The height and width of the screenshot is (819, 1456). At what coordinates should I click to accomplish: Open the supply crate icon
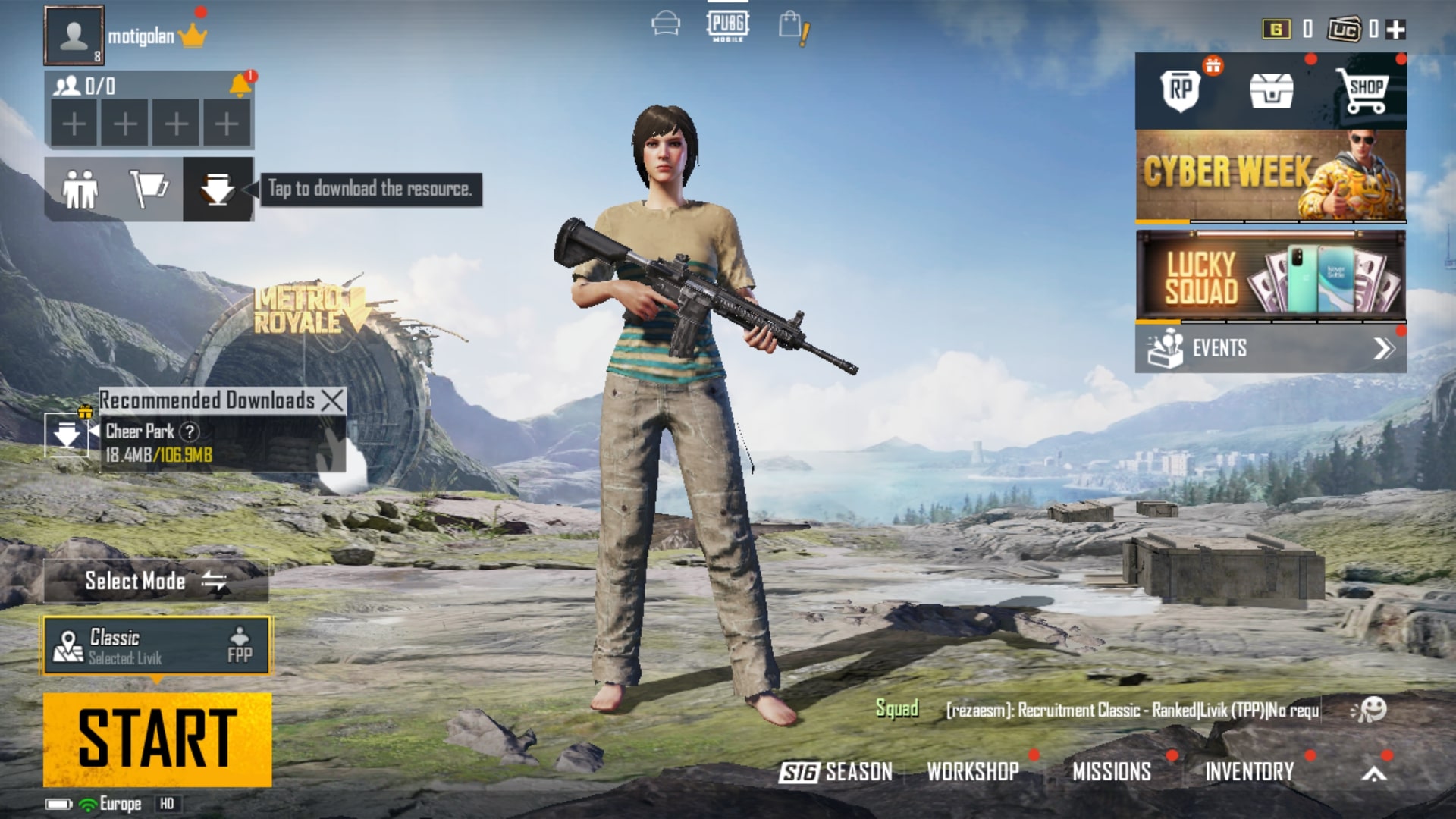pos(1271,91)
